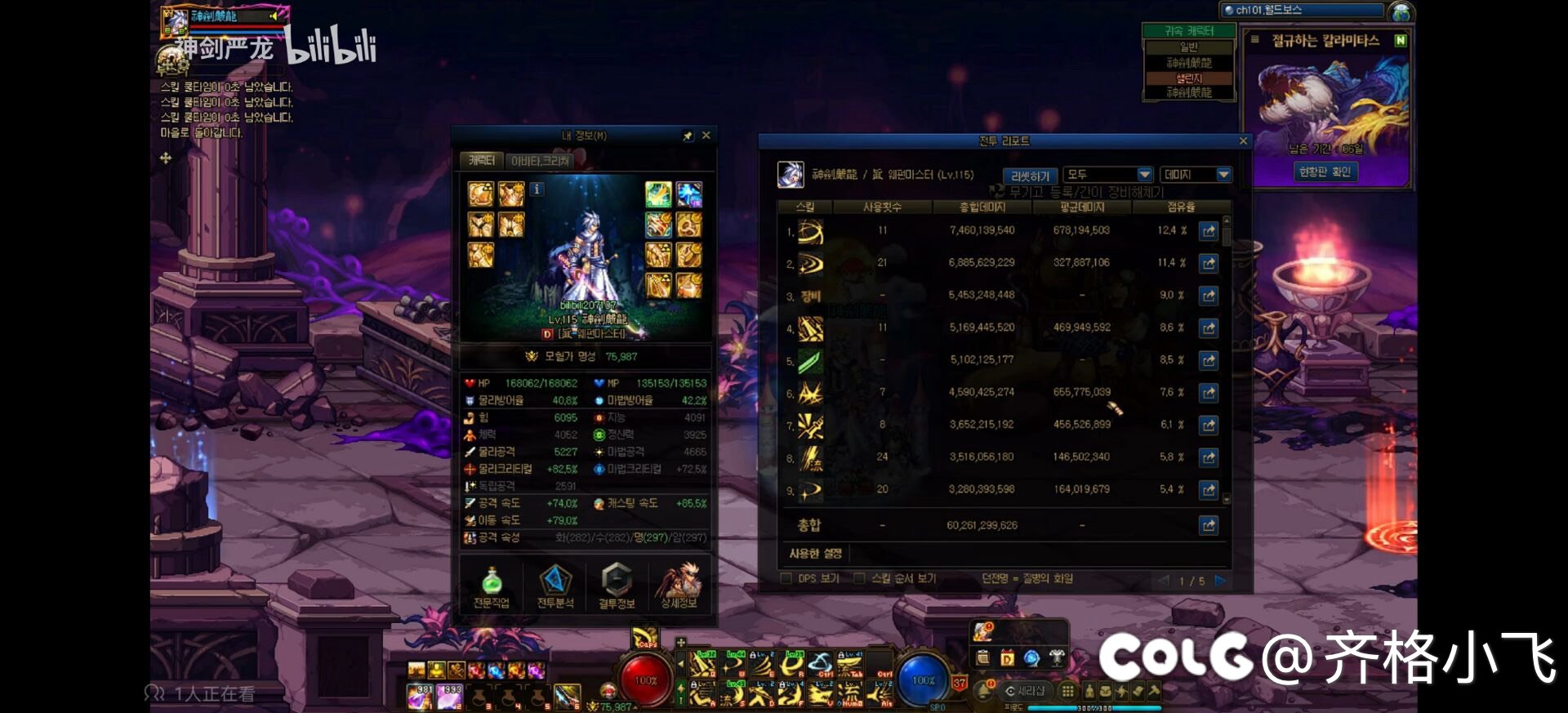Close the 전투 리포트 battle report window

[1243, 141]
